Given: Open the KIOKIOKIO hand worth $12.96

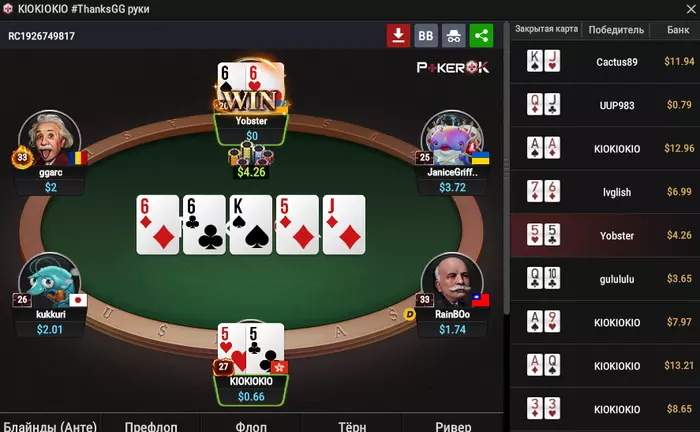Looking at the screenshot, I should [605, 149].
